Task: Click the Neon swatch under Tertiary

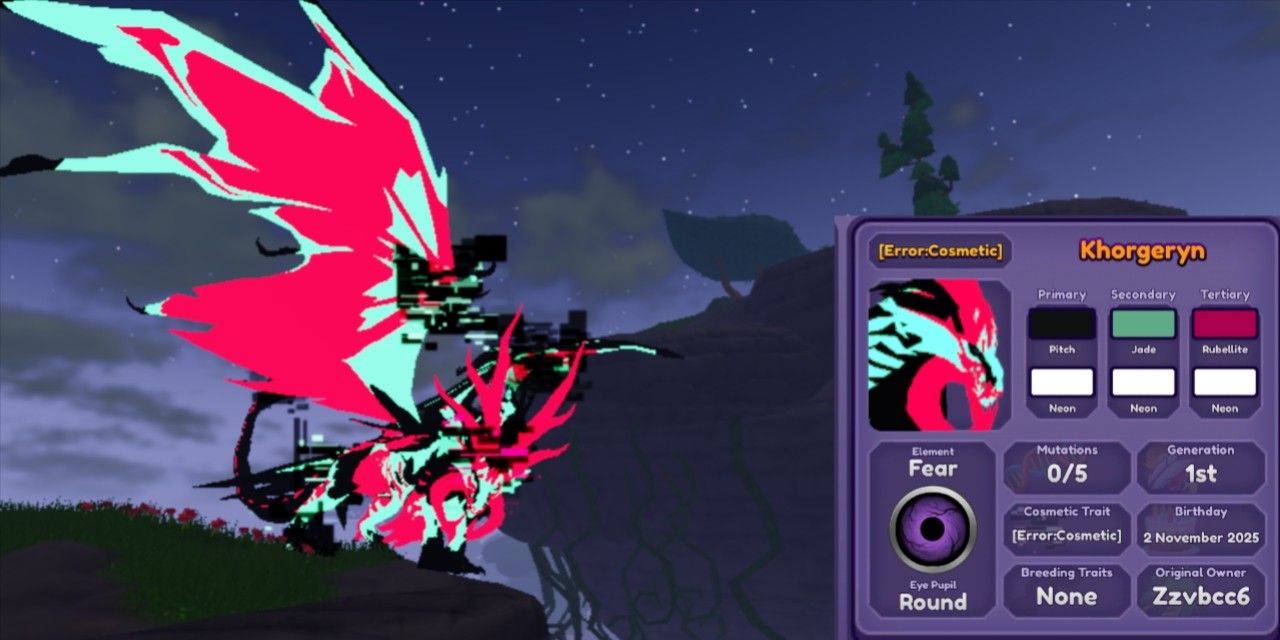Action: pos(1224,382)
